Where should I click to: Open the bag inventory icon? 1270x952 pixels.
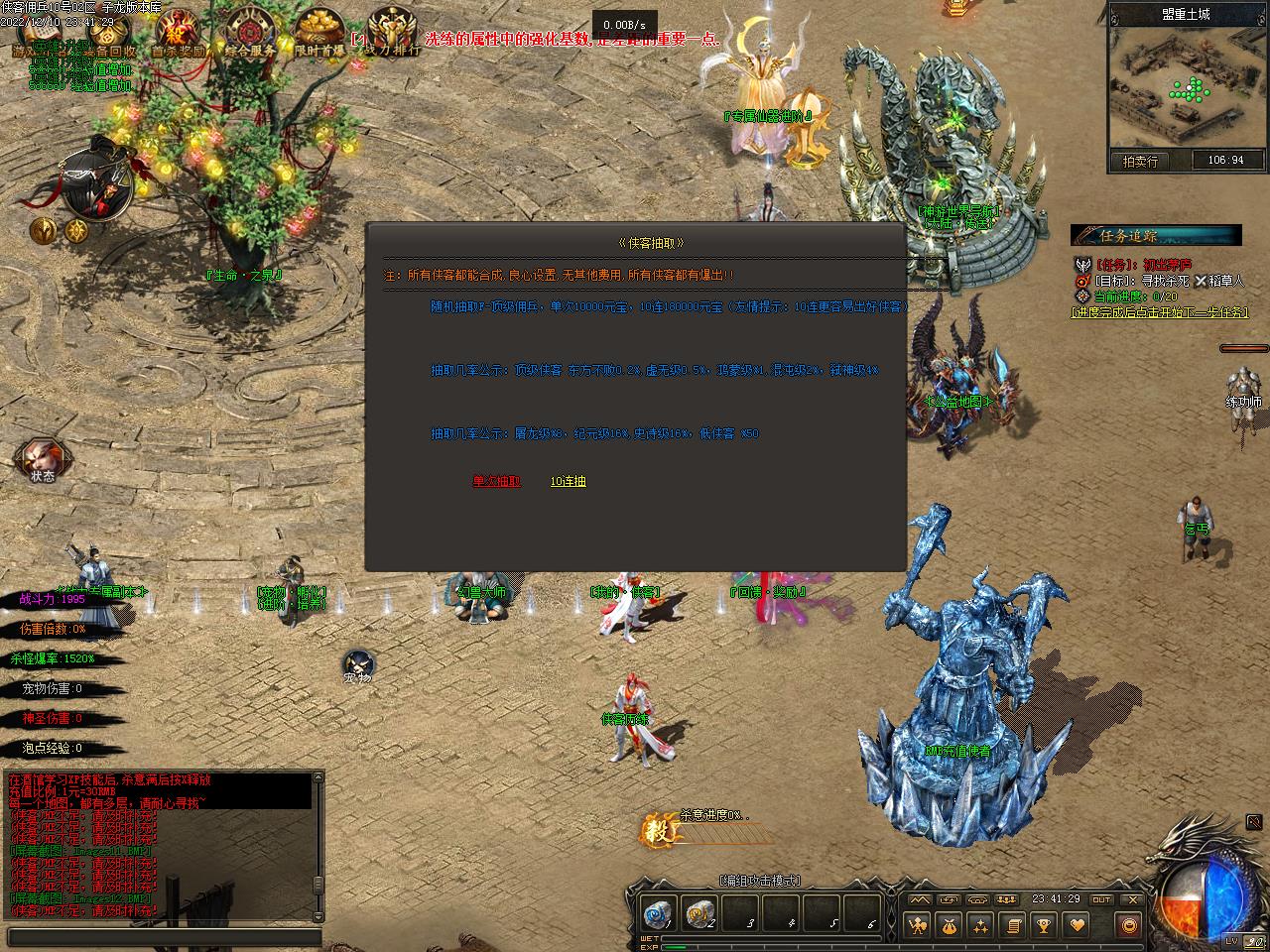click(x=950, y=925)
